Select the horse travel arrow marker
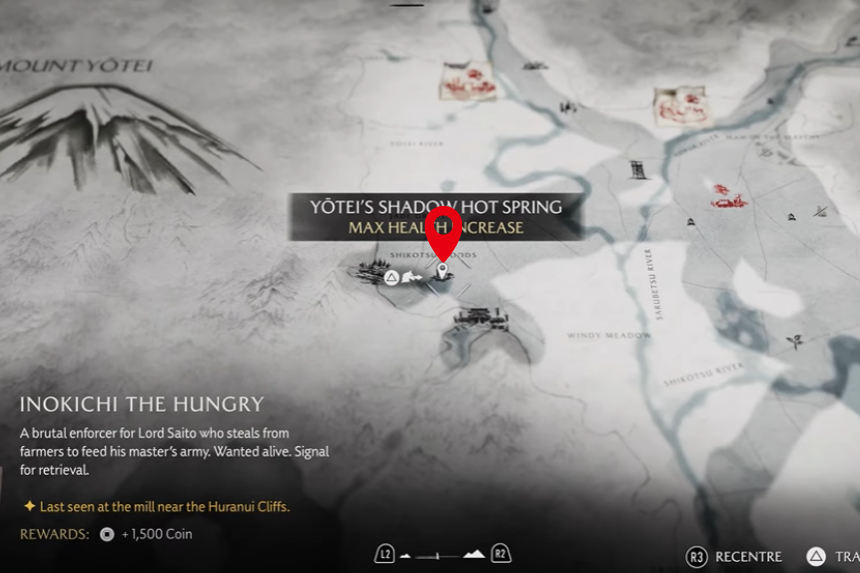The height and width of the screenshot is (573, 860). (413, 277)
